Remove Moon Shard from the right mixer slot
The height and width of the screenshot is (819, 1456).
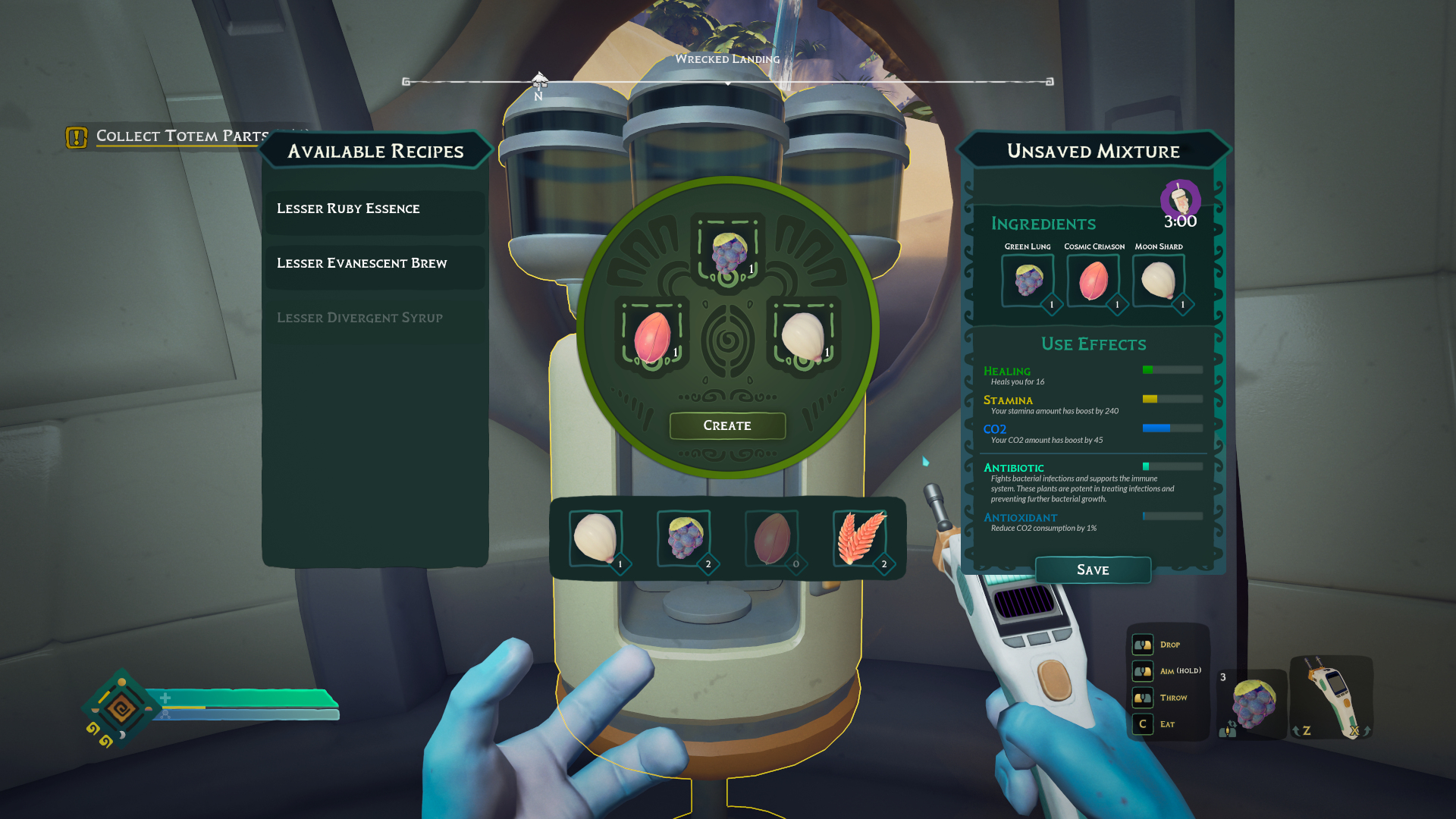pos(803,337)
